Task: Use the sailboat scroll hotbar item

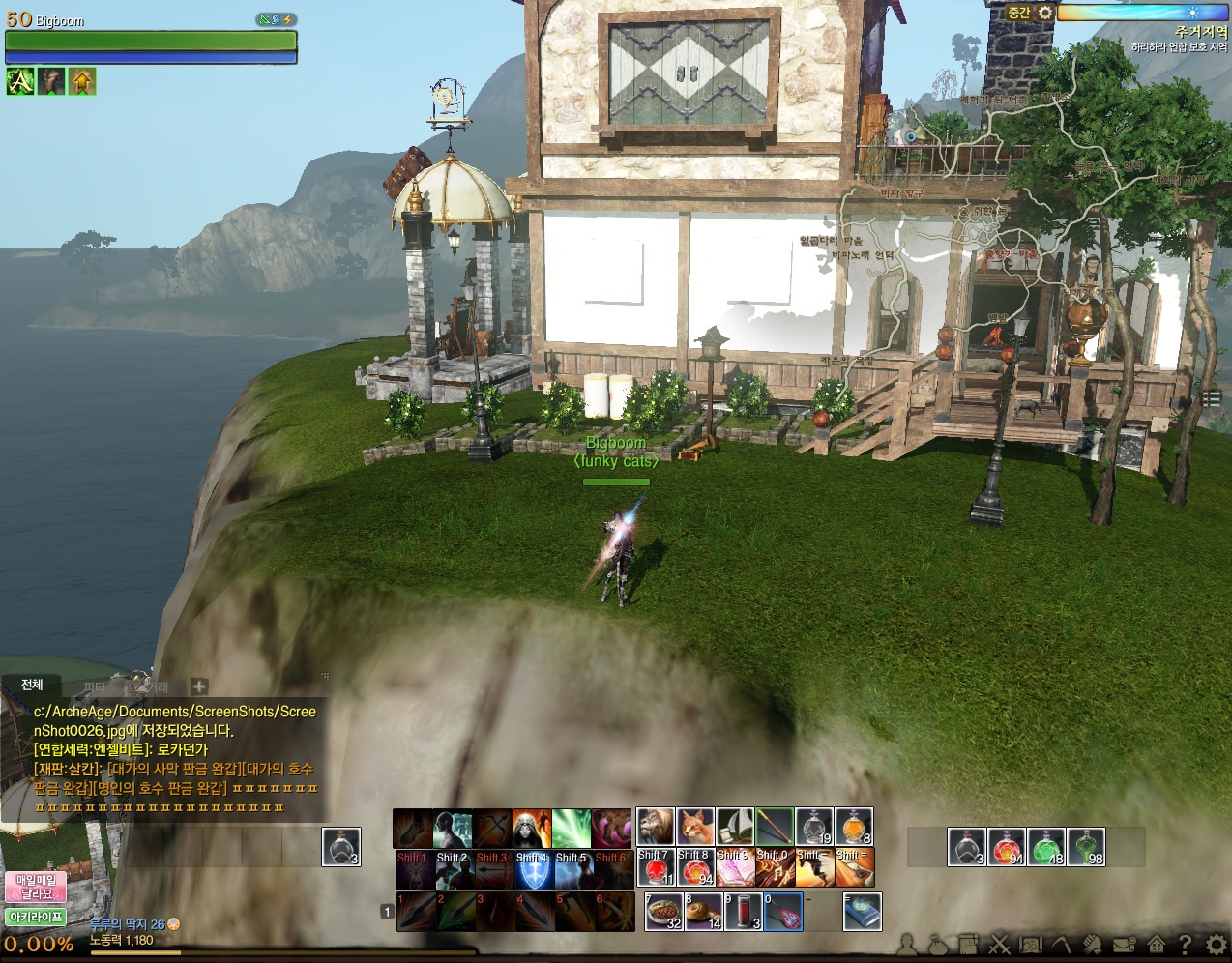Action: (x=734, y=827)
